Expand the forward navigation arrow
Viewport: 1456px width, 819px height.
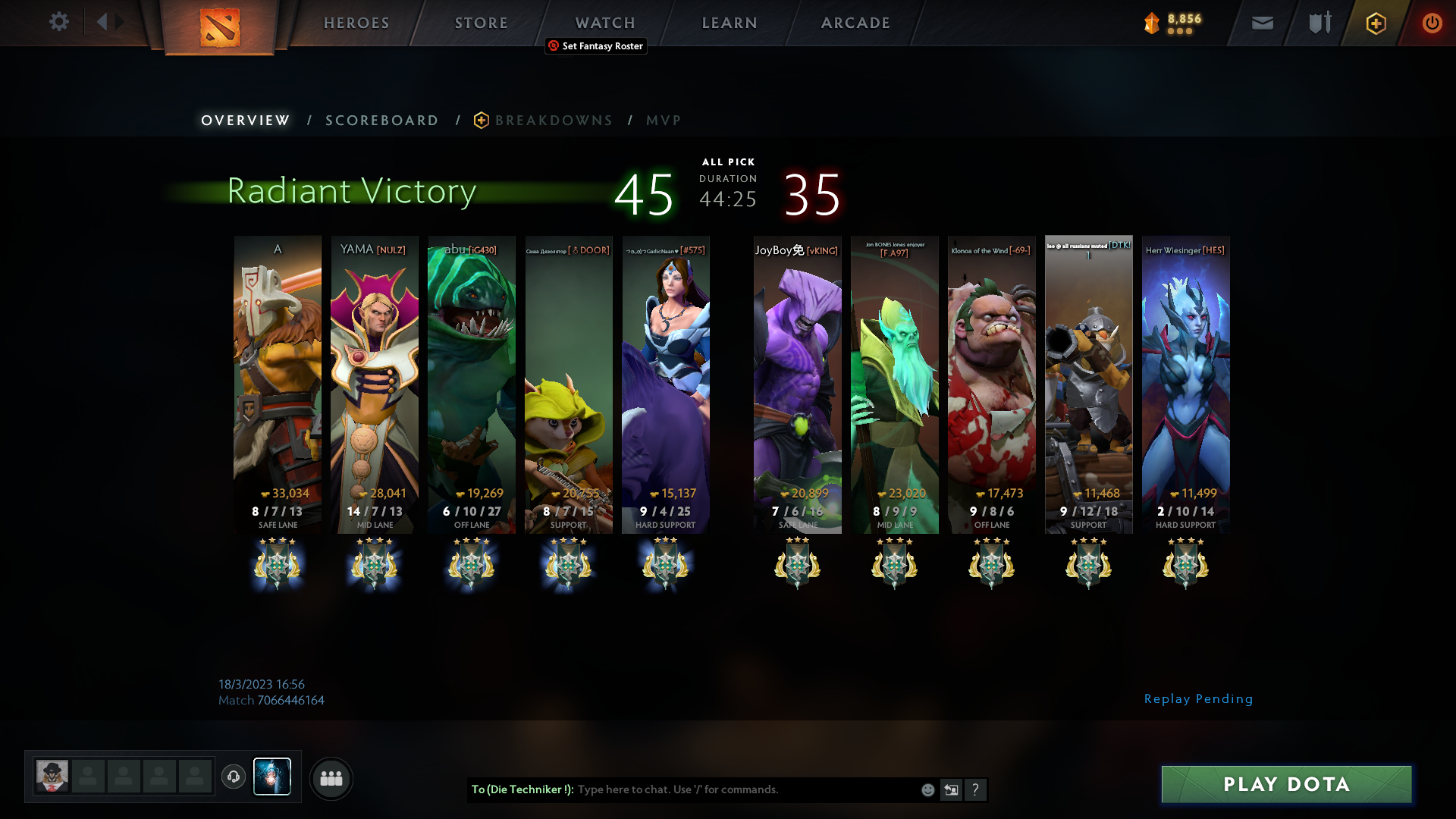(119, 22)
